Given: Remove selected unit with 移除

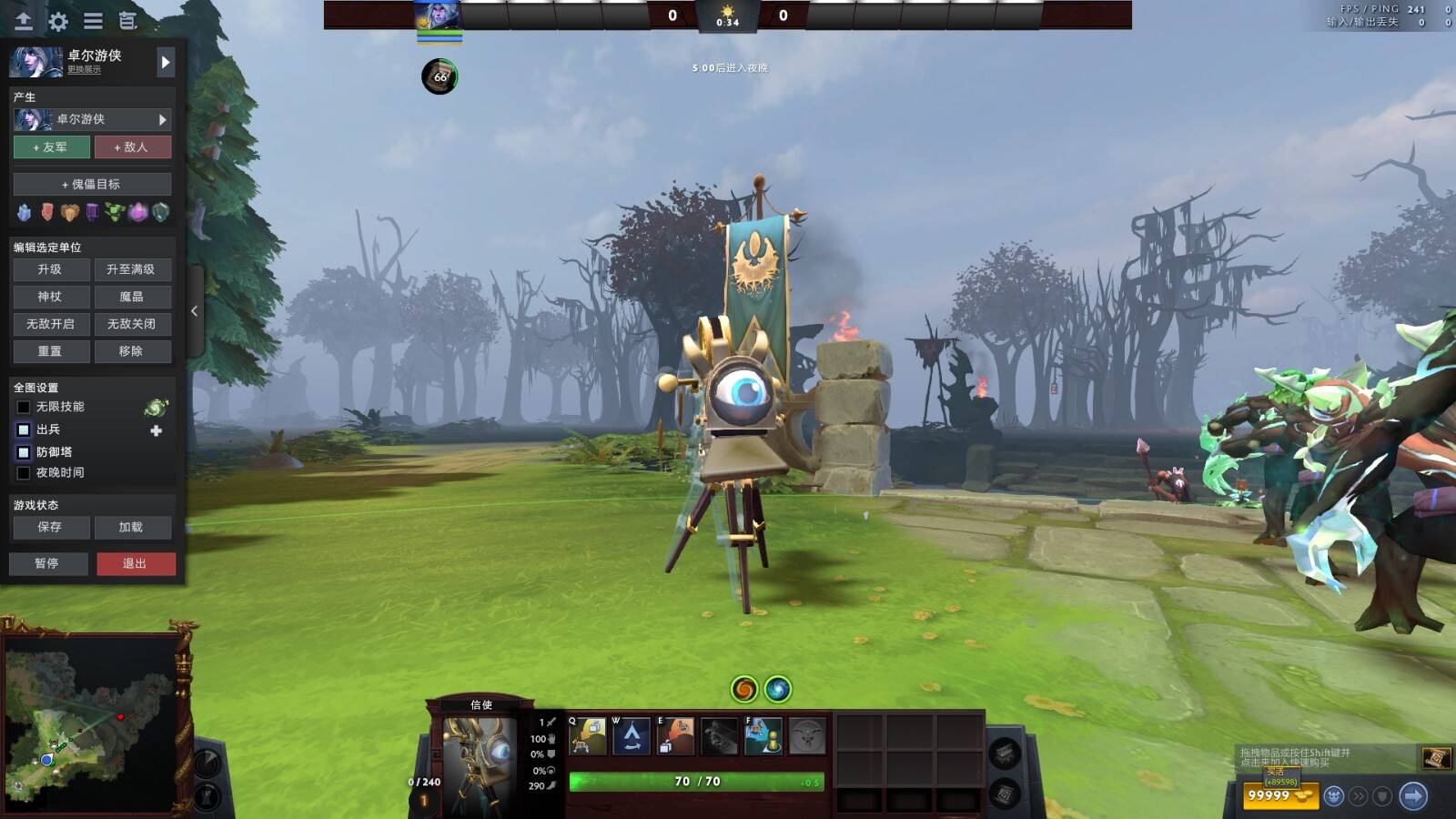Looking at the screenshot, I should [132, 351].
